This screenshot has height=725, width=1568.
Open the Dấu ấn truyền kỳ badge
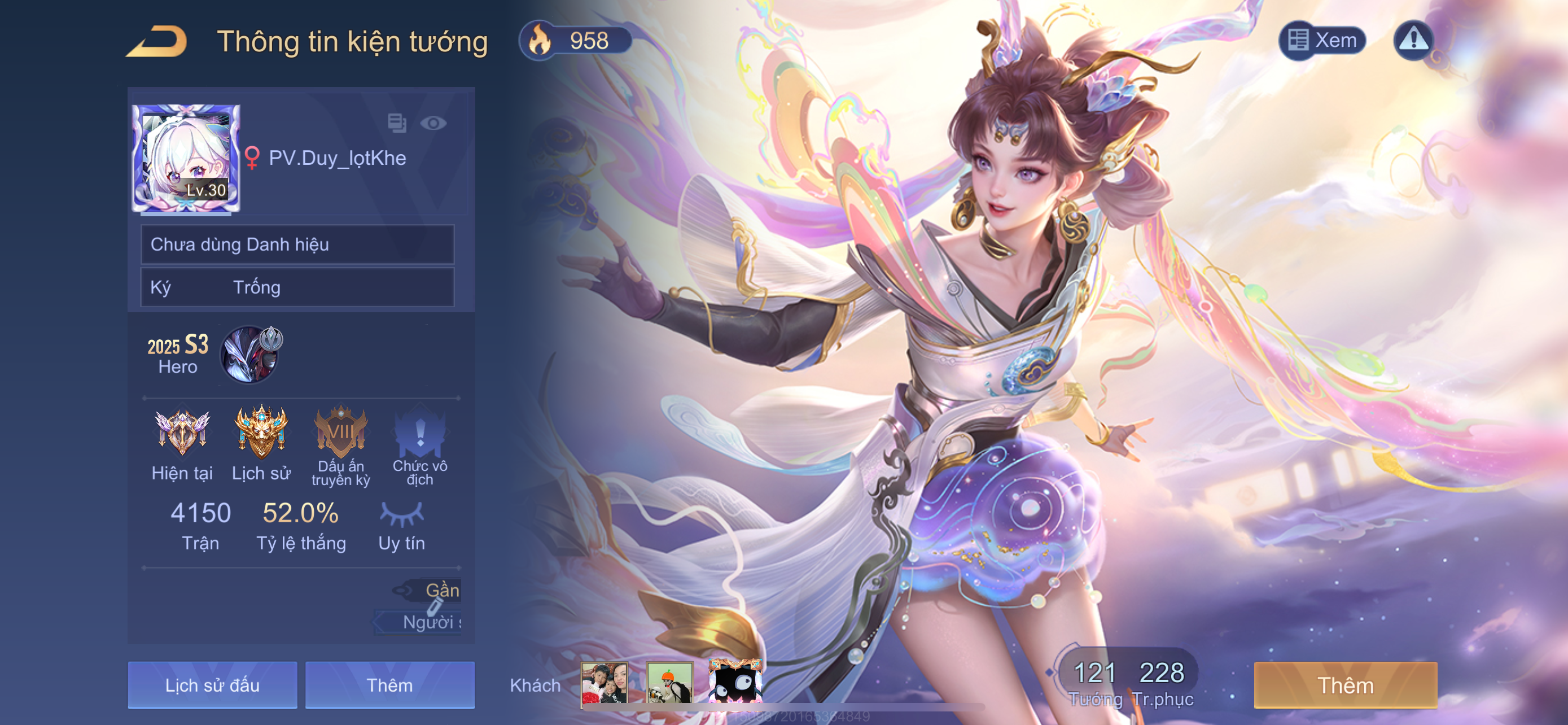(x=340, y=433)
